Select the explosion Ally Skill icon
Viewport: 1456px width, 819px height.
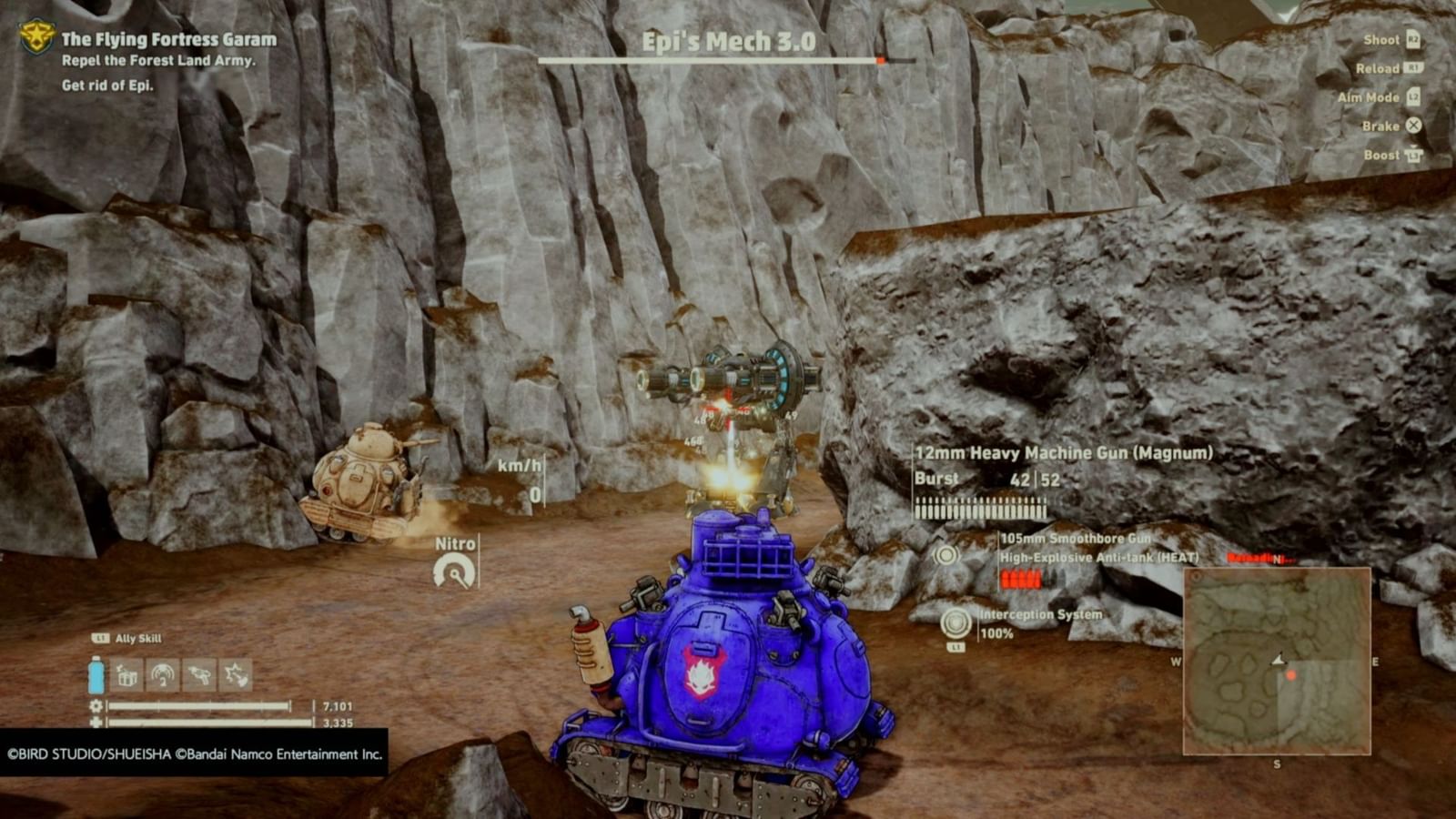(x=235, y=675)
